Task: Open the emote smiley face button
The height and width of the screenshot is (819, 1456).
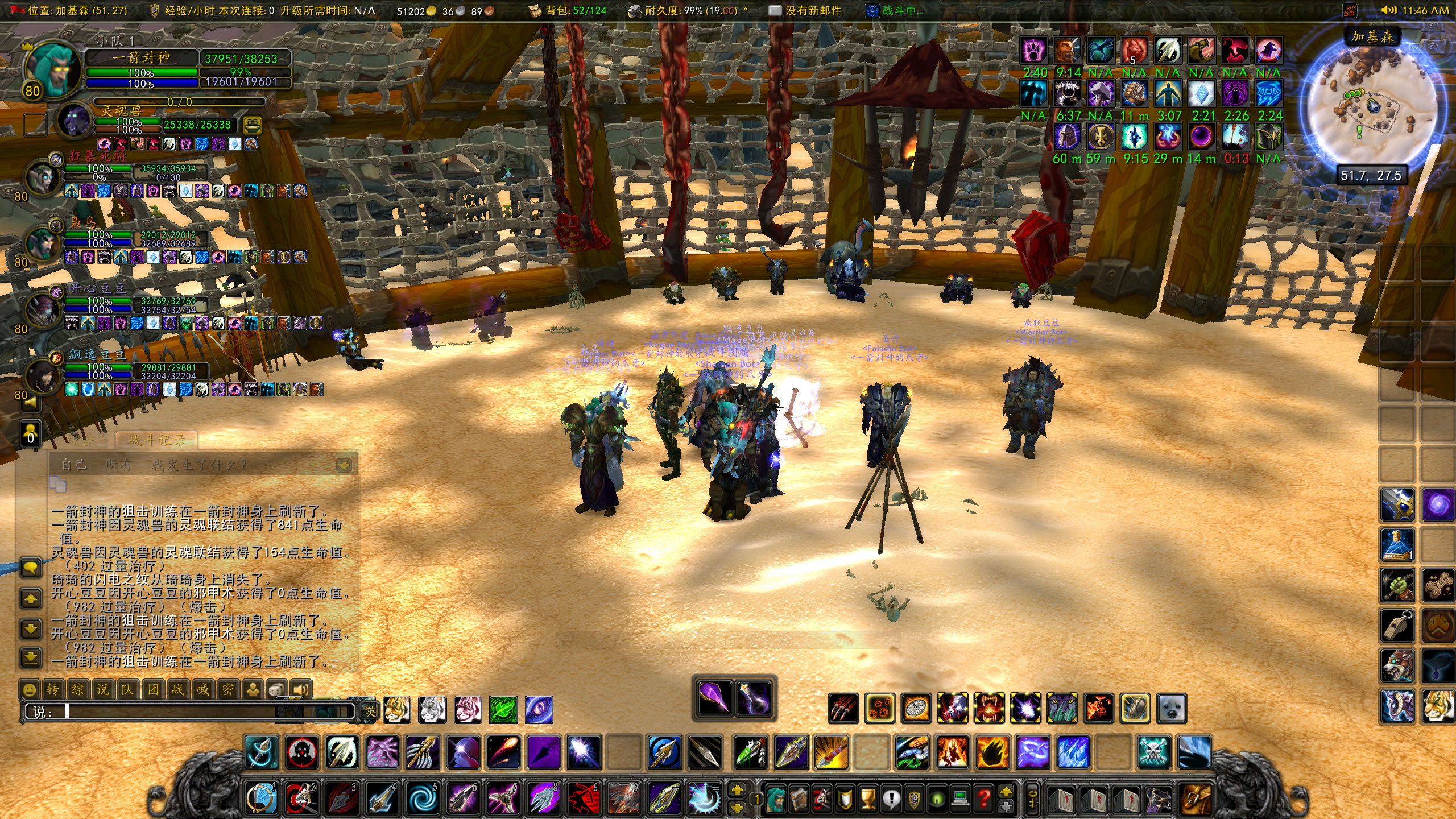Action: coord(29,690)
